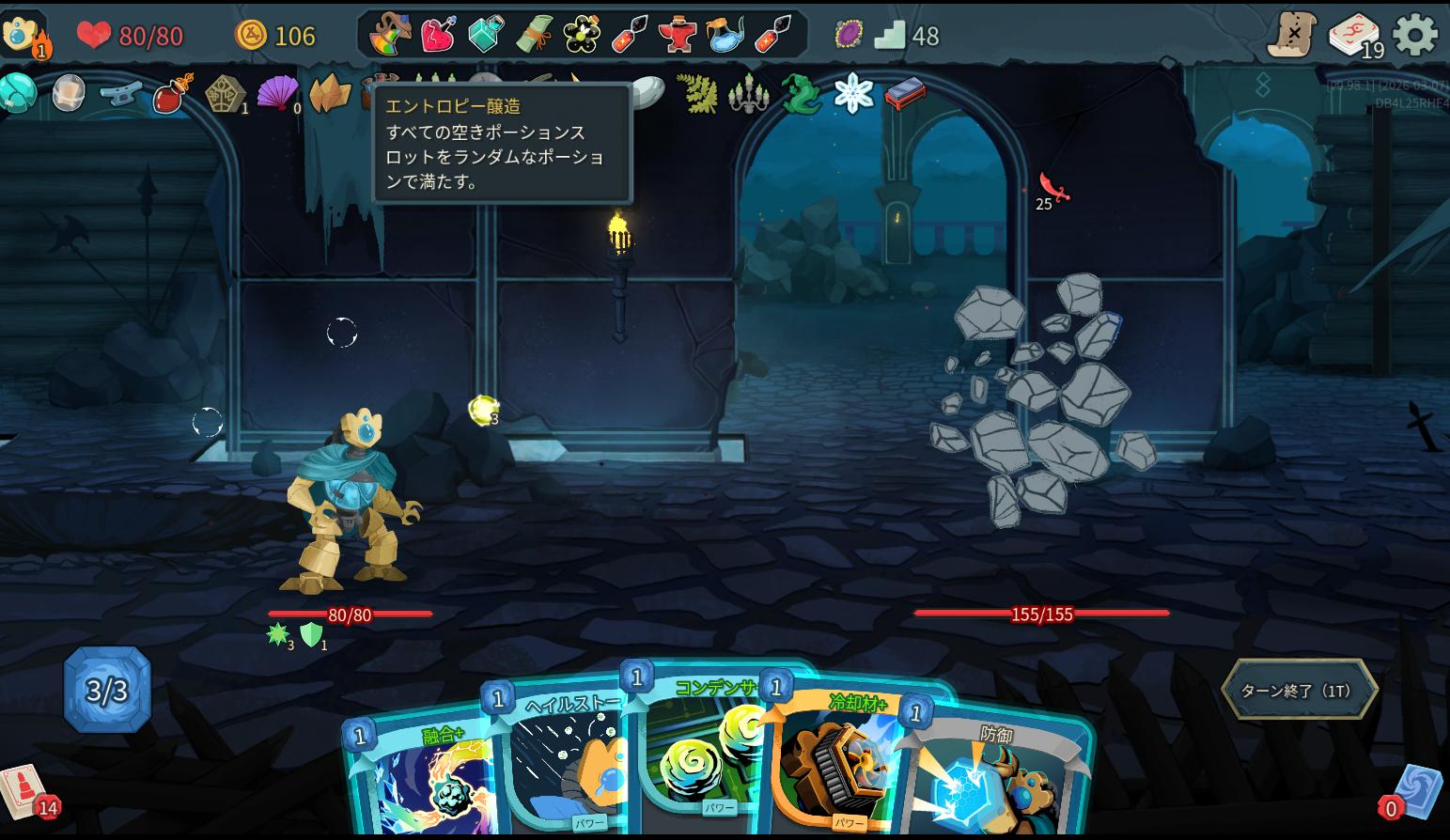Viewport: 1450px width, 840px height.
Task: Open the draw pile with 14 cards
Action: (x=23, y=790)
